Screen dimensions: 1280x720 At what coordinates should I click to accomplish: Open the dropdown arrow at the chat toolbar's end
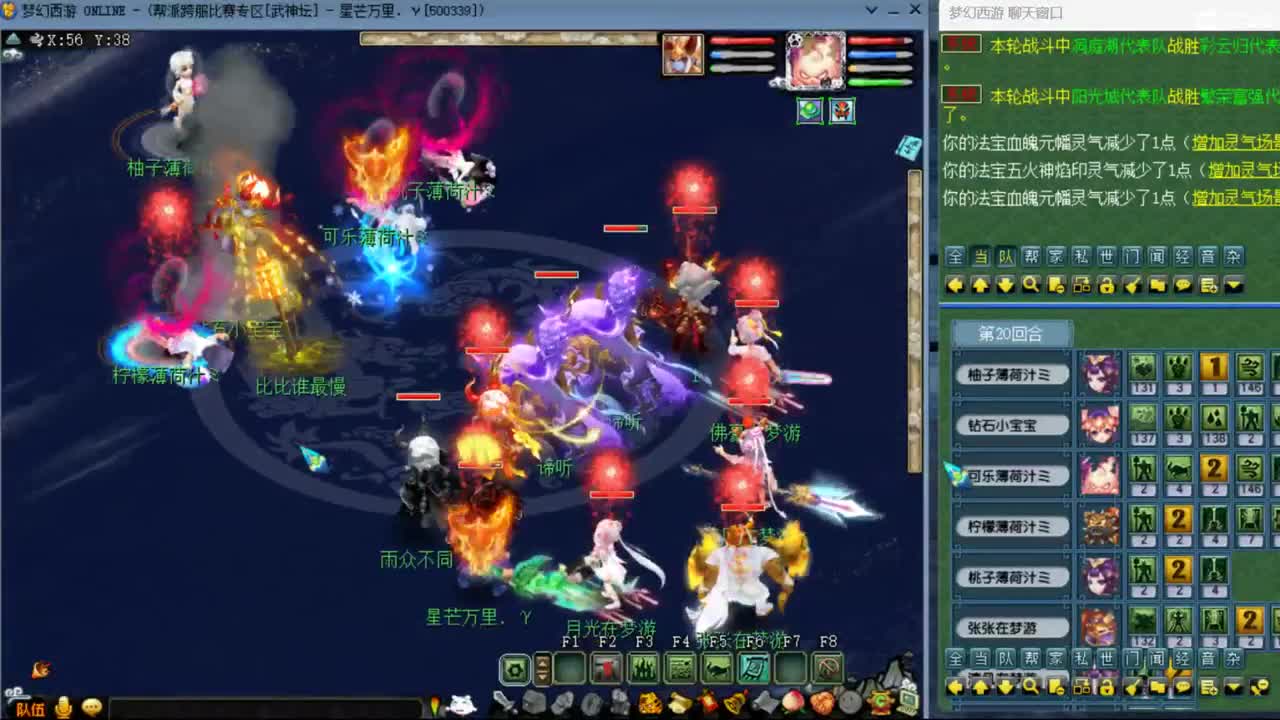[1233, 286]
